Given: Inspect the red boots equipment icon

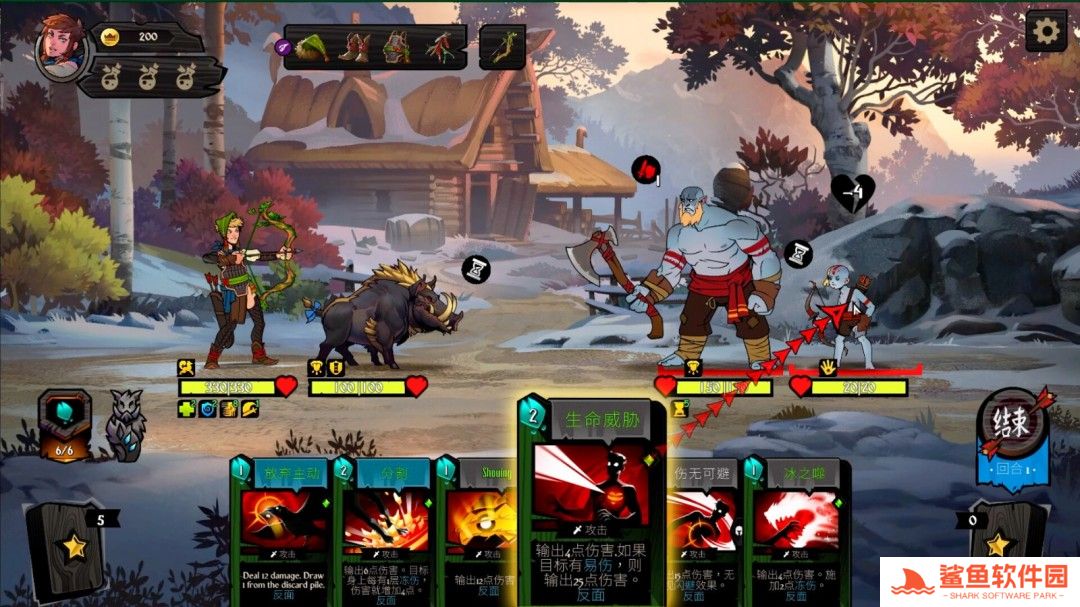Looking at the screenshot, I should 354,46.
